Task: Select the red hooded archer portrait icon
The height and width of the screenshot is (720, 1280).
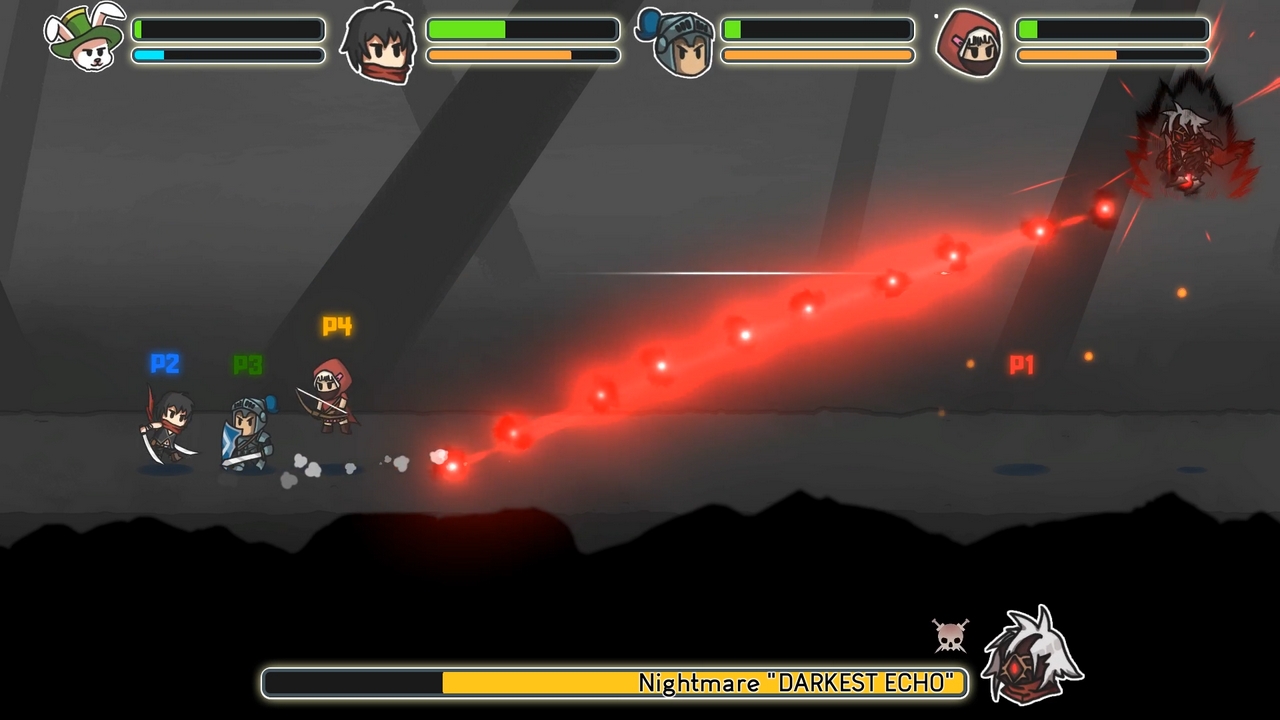Action: click(x=968, y=42)
